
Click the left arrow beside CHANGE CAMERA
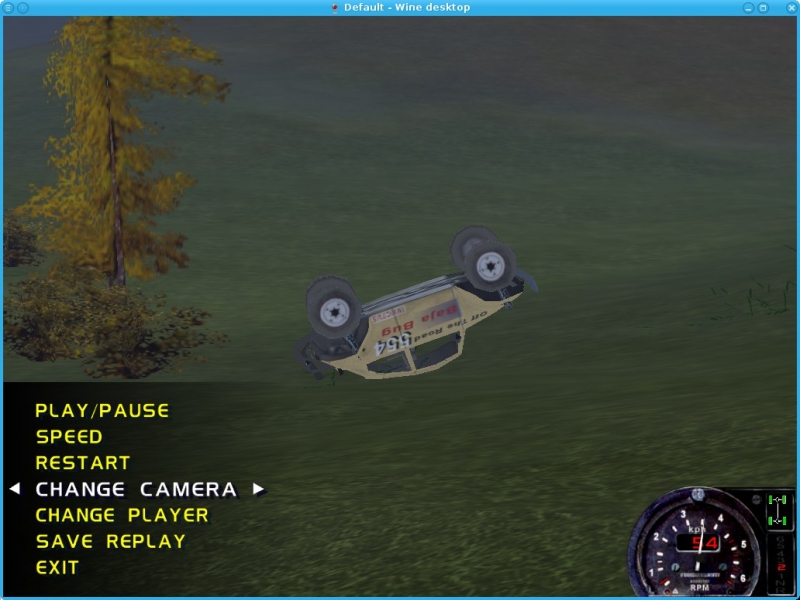click(x=14, y=489)
